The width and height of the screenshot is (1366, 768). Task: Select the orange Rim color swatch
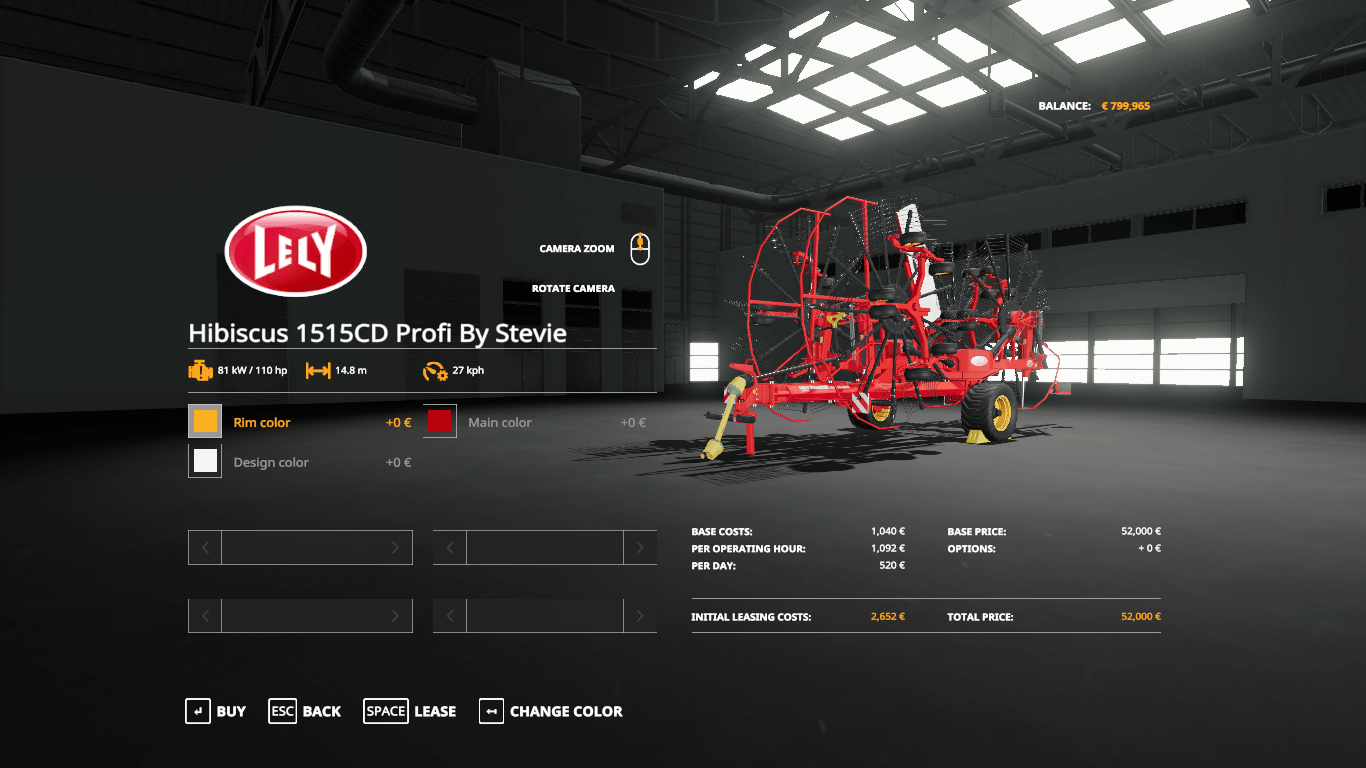(205, 422)
